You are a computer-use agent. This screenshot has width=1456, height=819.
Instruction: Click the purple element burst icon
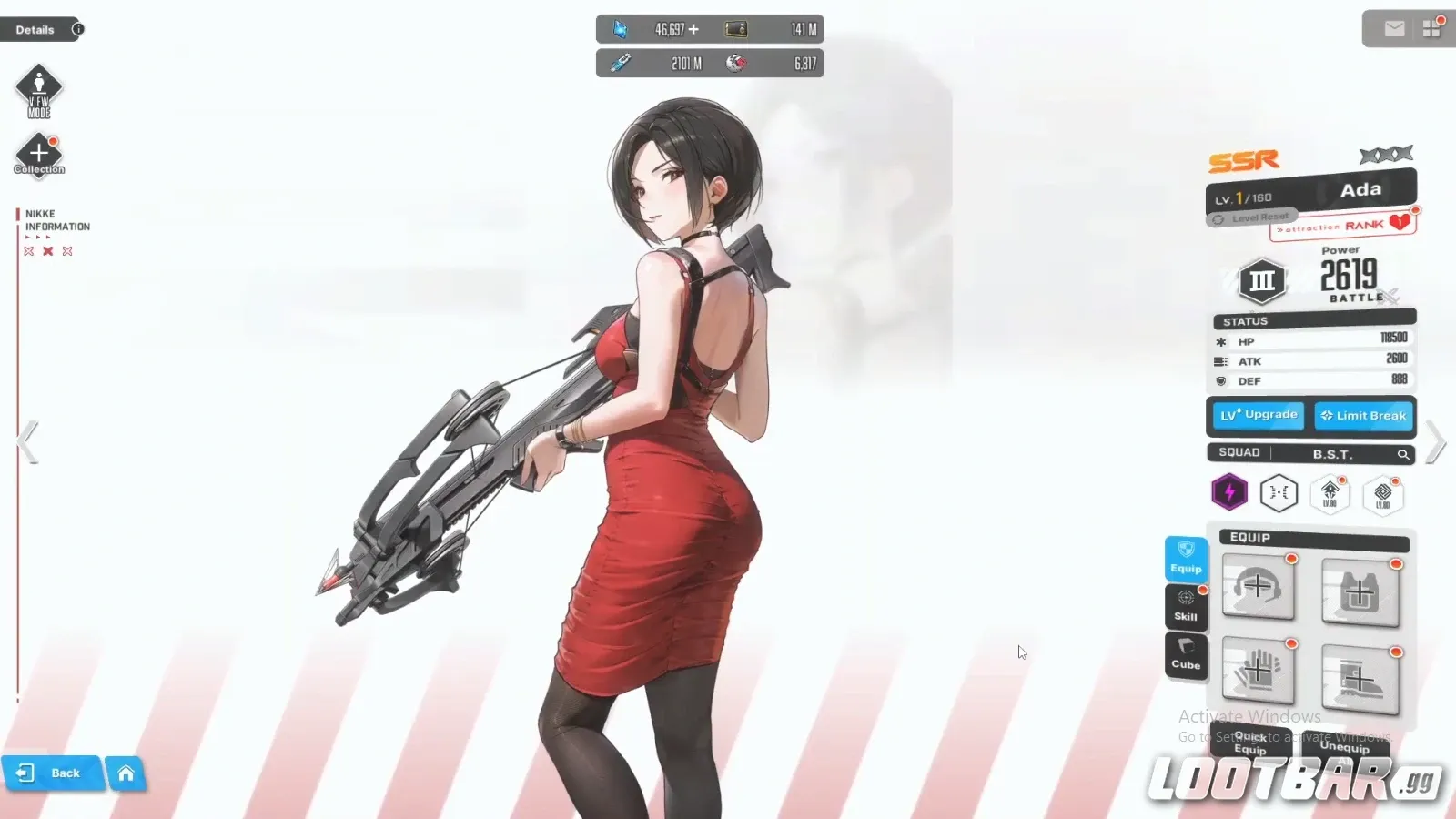pos(1229,492)
